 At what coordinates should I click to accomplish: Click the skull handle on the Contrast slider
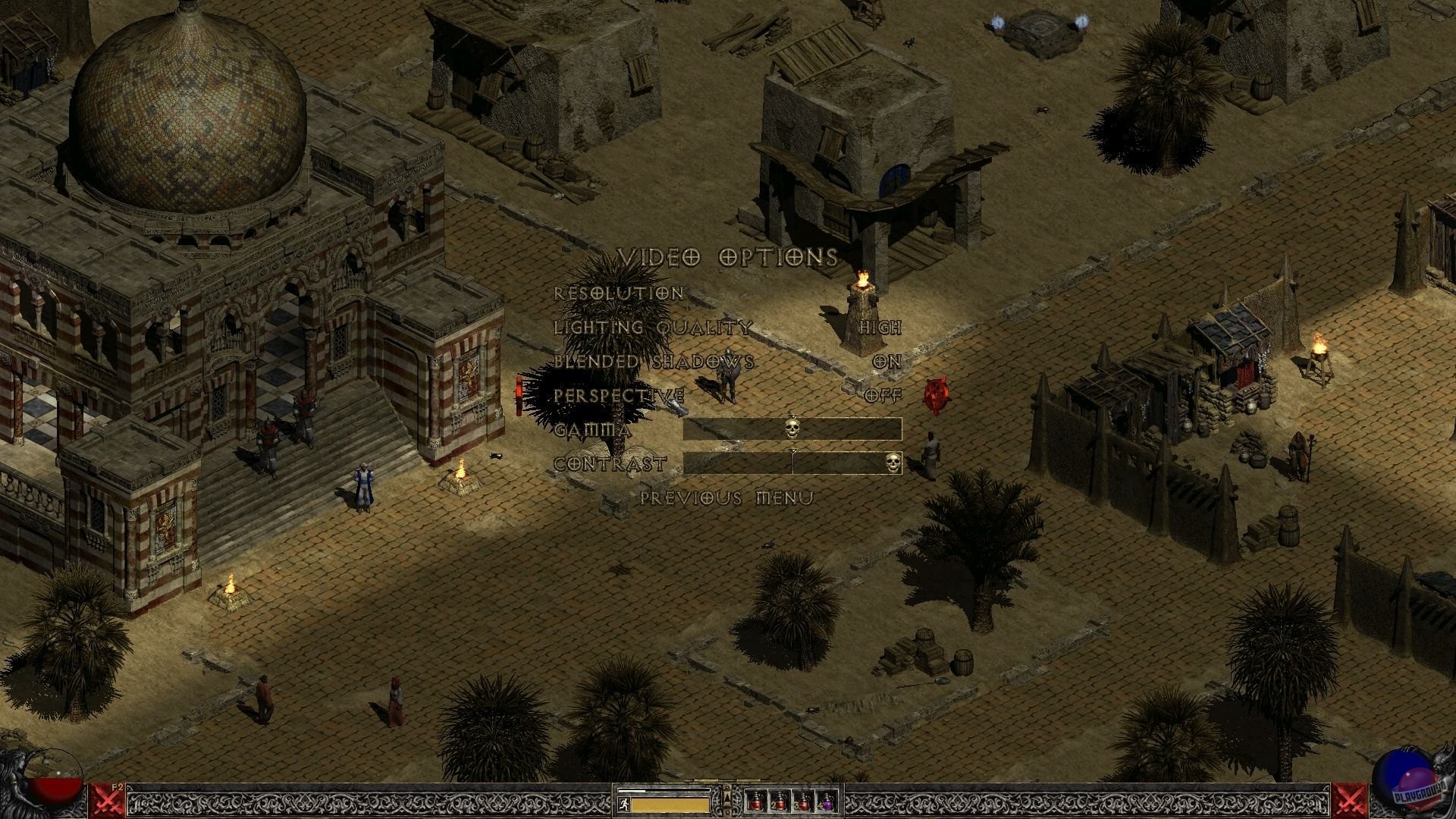point(893,463)
